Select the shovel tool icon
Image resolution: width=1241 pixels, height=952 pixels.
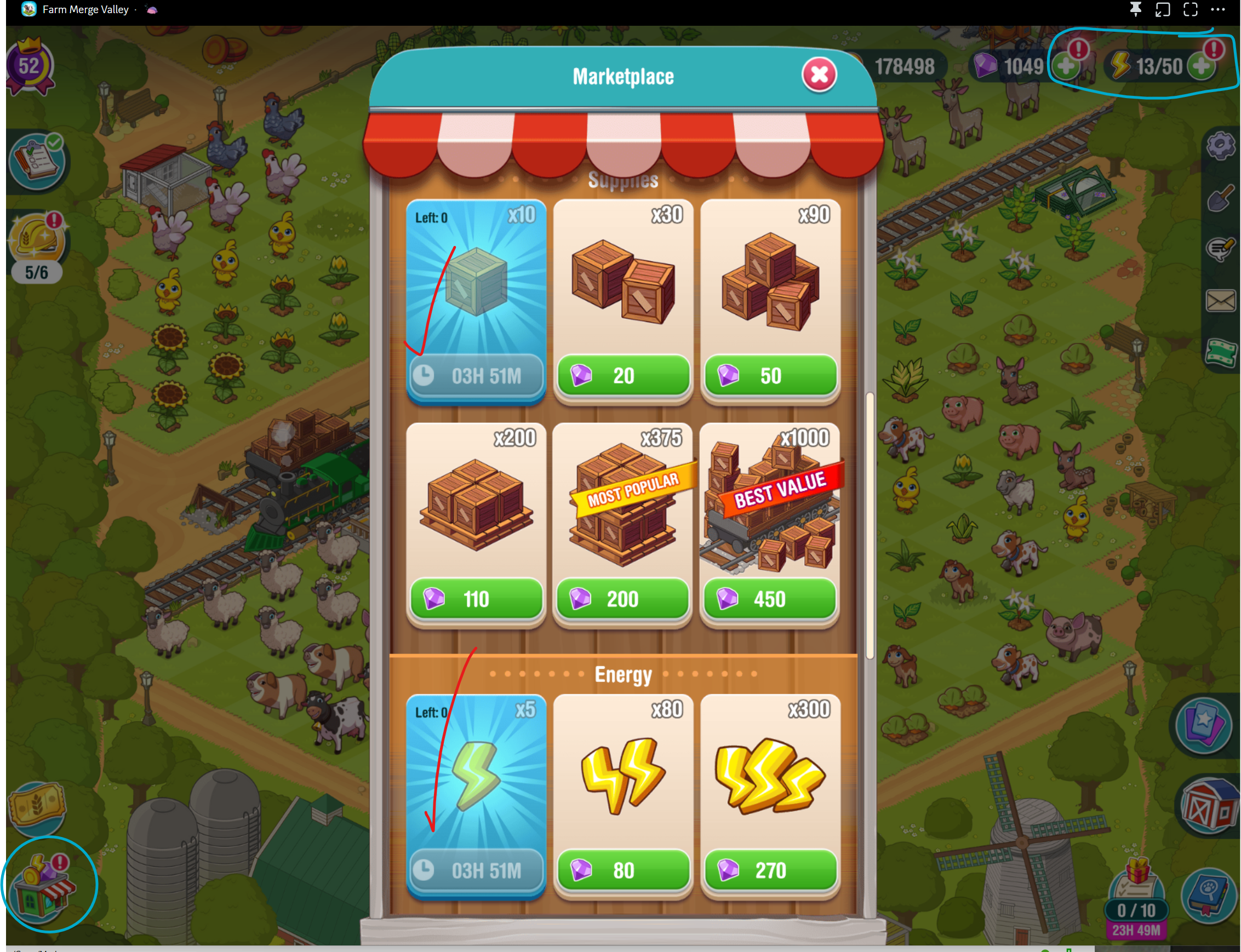click(x=1221, y=198)
